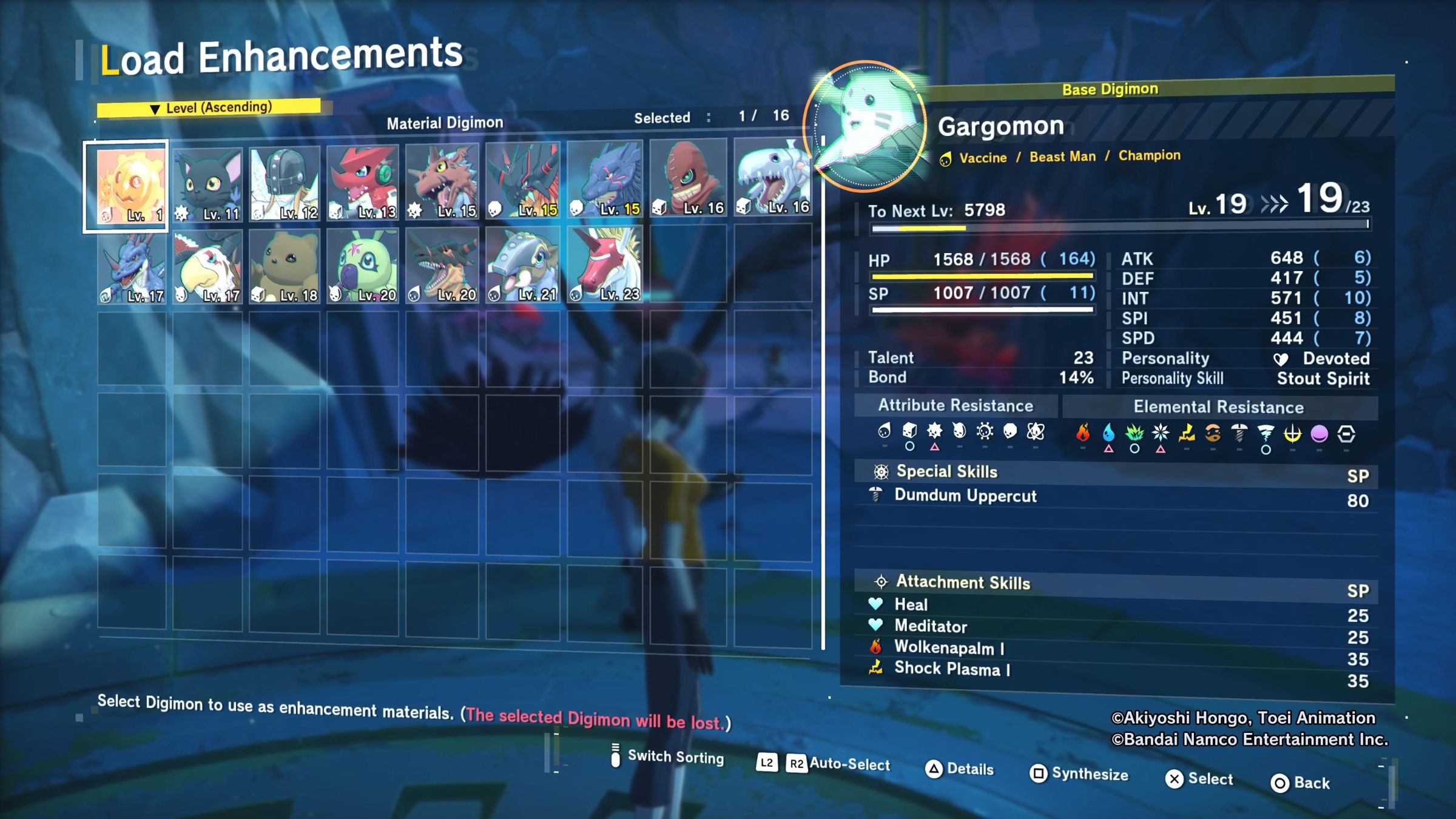Select the Lv. 23 red masked unicorn Digimon
1456x819 pixels.
tap(604, 265)
